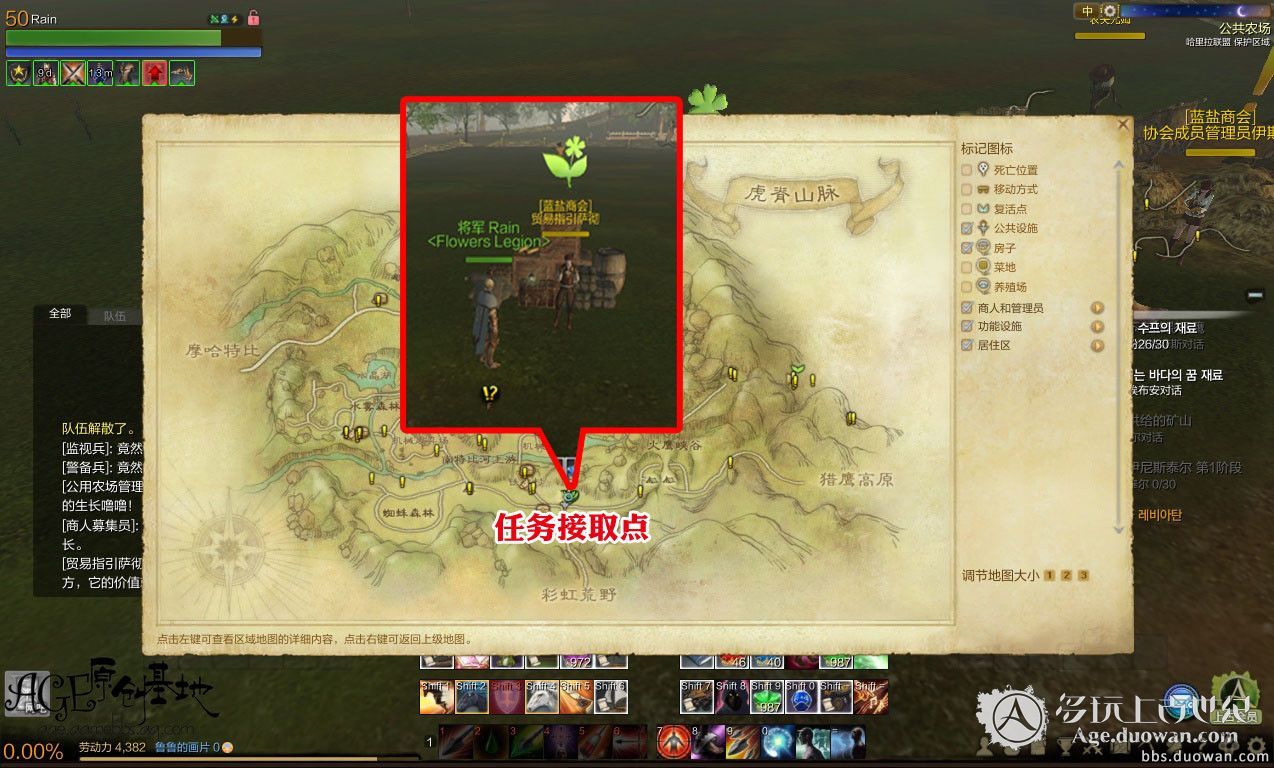Toggle the 死亡位置 marker checkbox
This screenshot has width=1274, height=768.
click(x=967, y=170)
